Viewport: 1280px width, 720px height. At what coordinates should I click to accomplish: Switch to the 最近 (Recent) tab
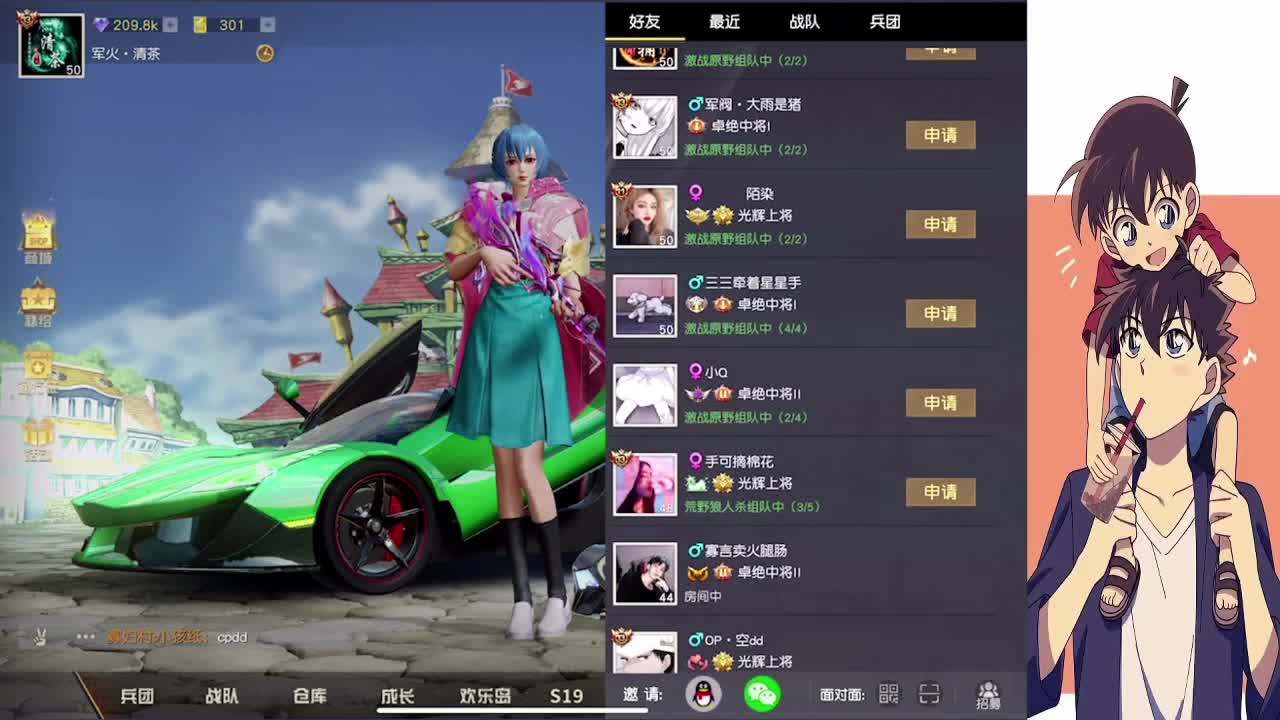coord(722,22)
